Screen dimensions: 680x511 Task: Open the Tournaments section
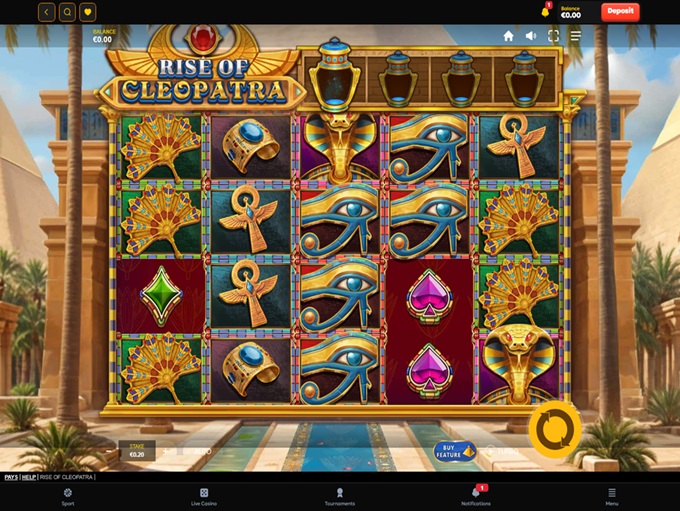coord(340,496)
